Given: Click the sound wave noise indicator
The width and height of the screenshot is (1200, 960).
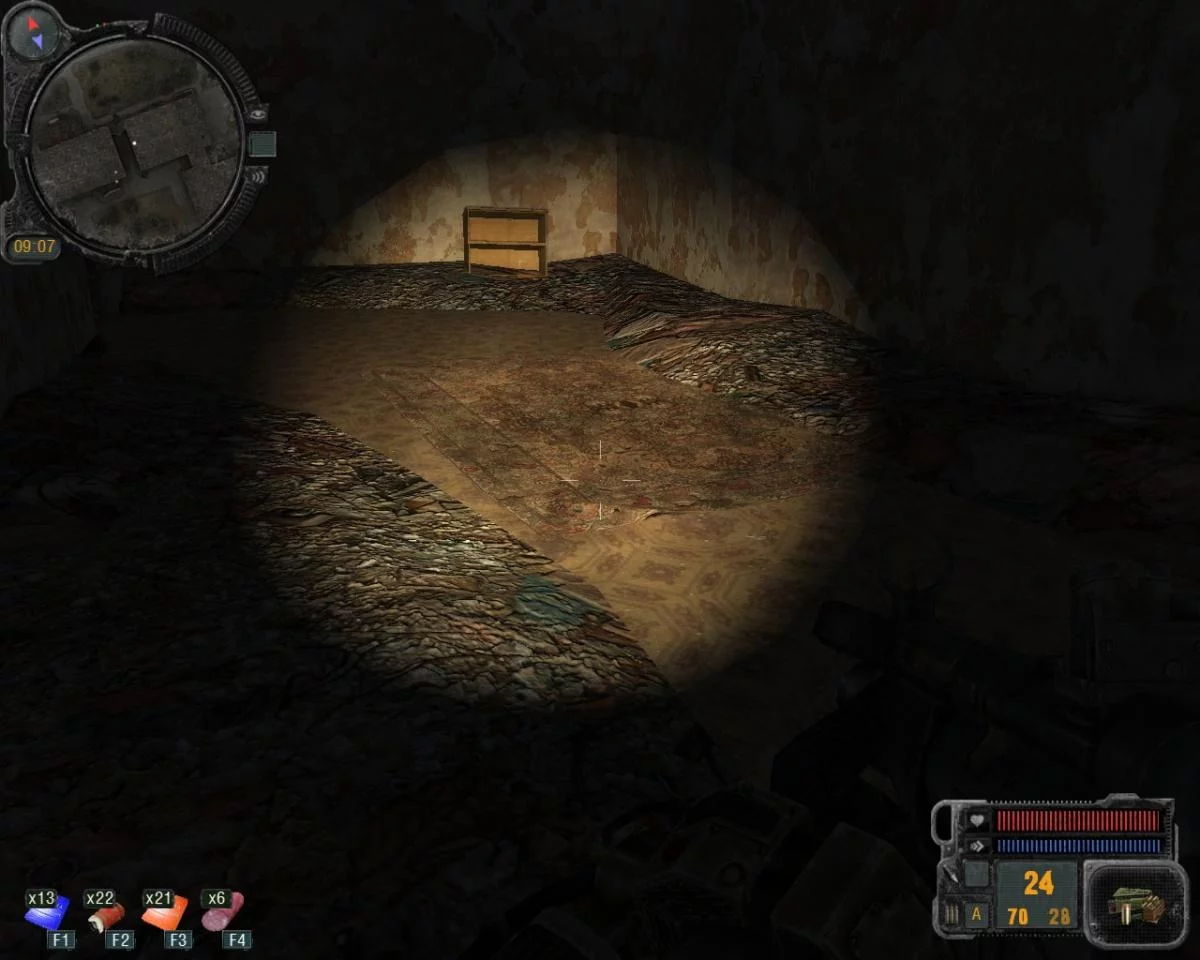Looking at the screenshot, I should click(x=257, y=177).
